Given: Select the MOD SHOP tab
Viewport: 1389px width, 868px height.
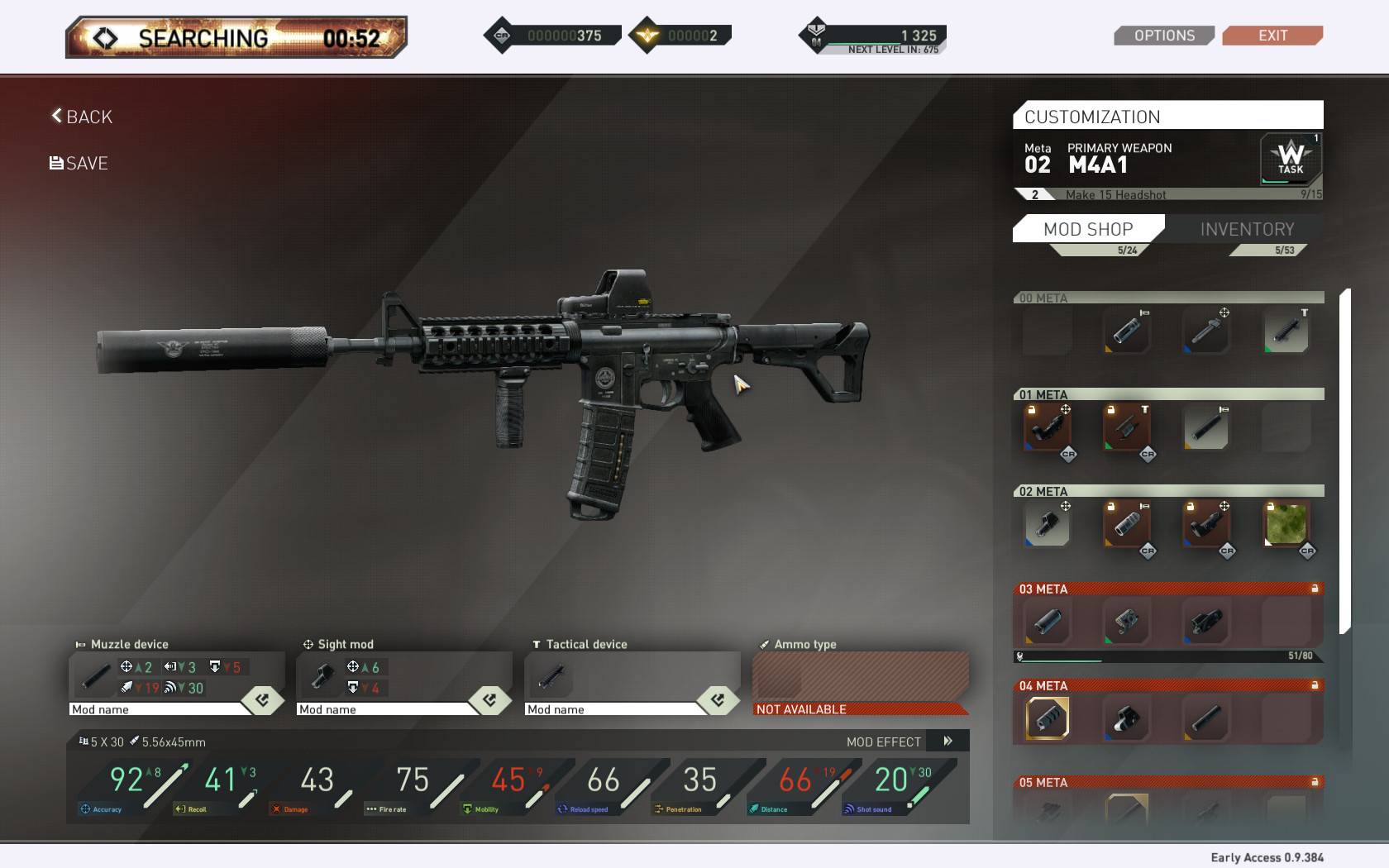Looking at the screenshot, I should [1088, 229].
